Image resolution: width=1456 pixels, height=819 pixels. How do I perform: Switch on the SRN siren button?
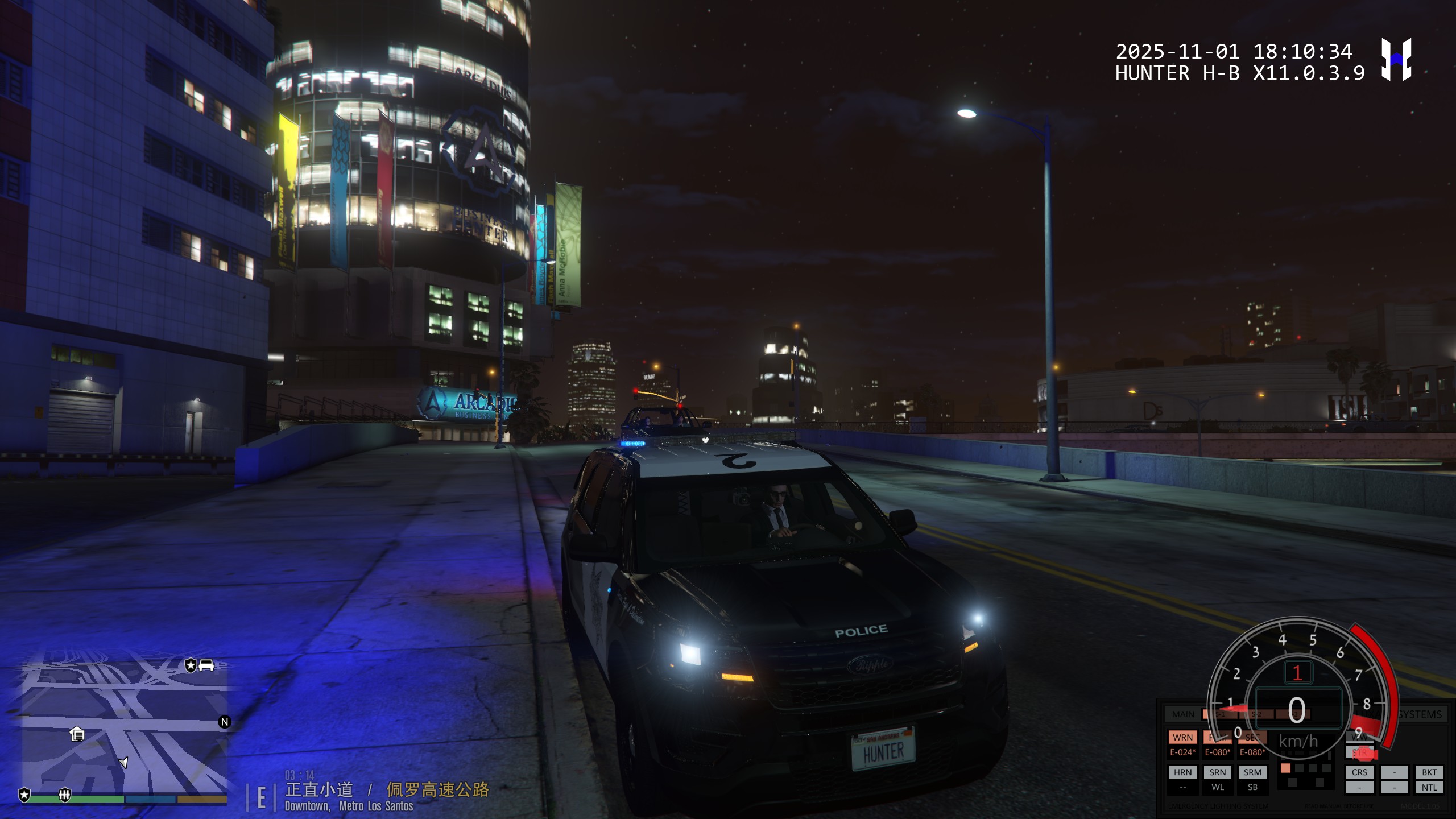(x=1217, y=772)
